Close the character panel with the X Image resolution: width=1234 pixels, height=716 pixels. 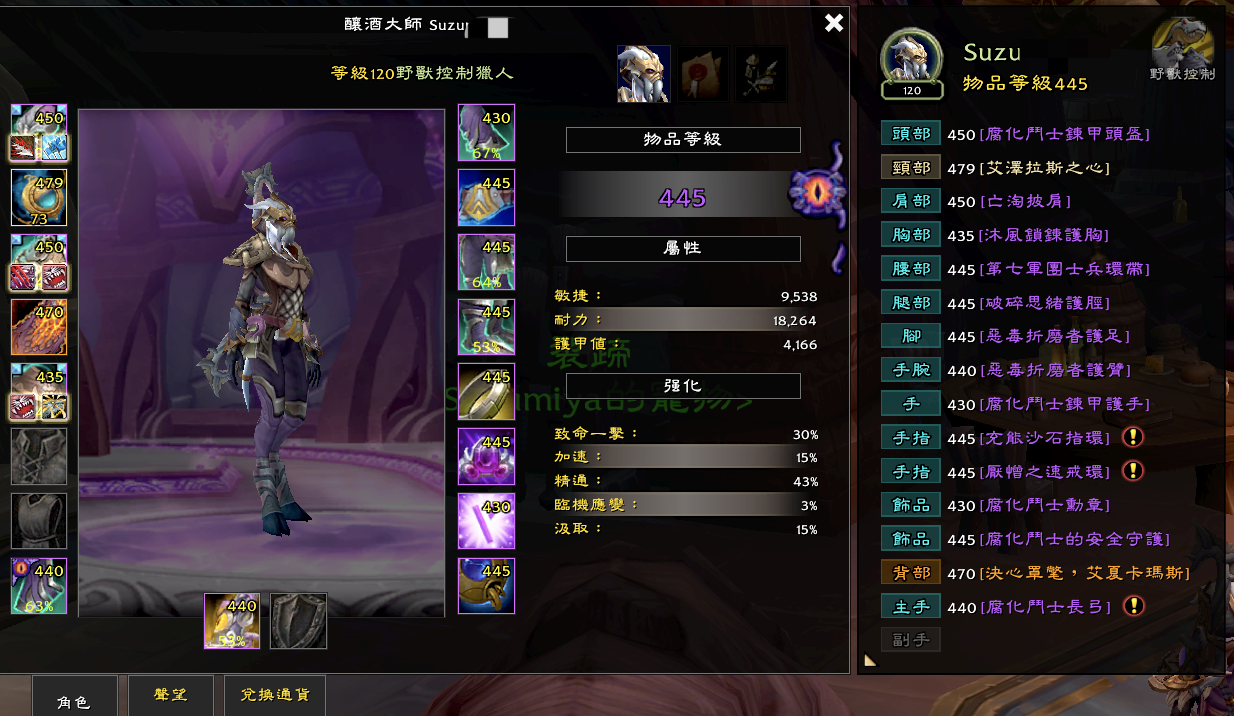coord(834,23)
